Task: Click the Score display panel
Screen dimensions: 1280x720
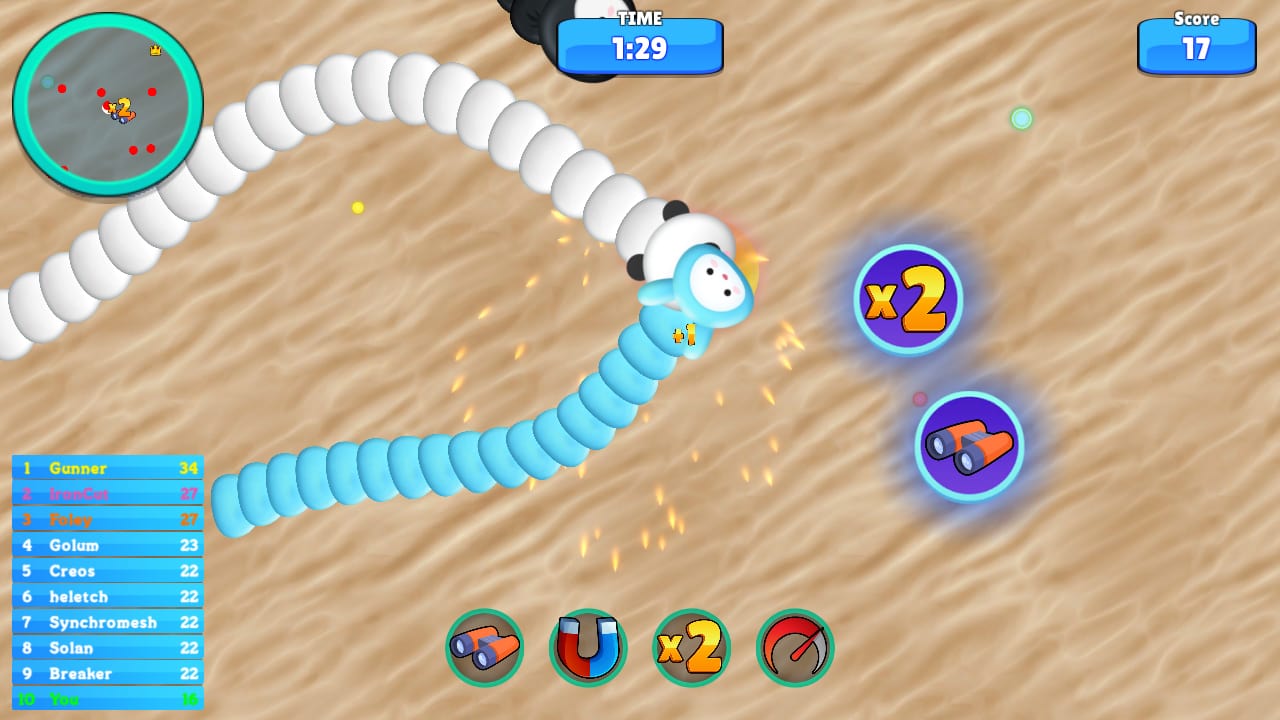Action: (1196, 45)
